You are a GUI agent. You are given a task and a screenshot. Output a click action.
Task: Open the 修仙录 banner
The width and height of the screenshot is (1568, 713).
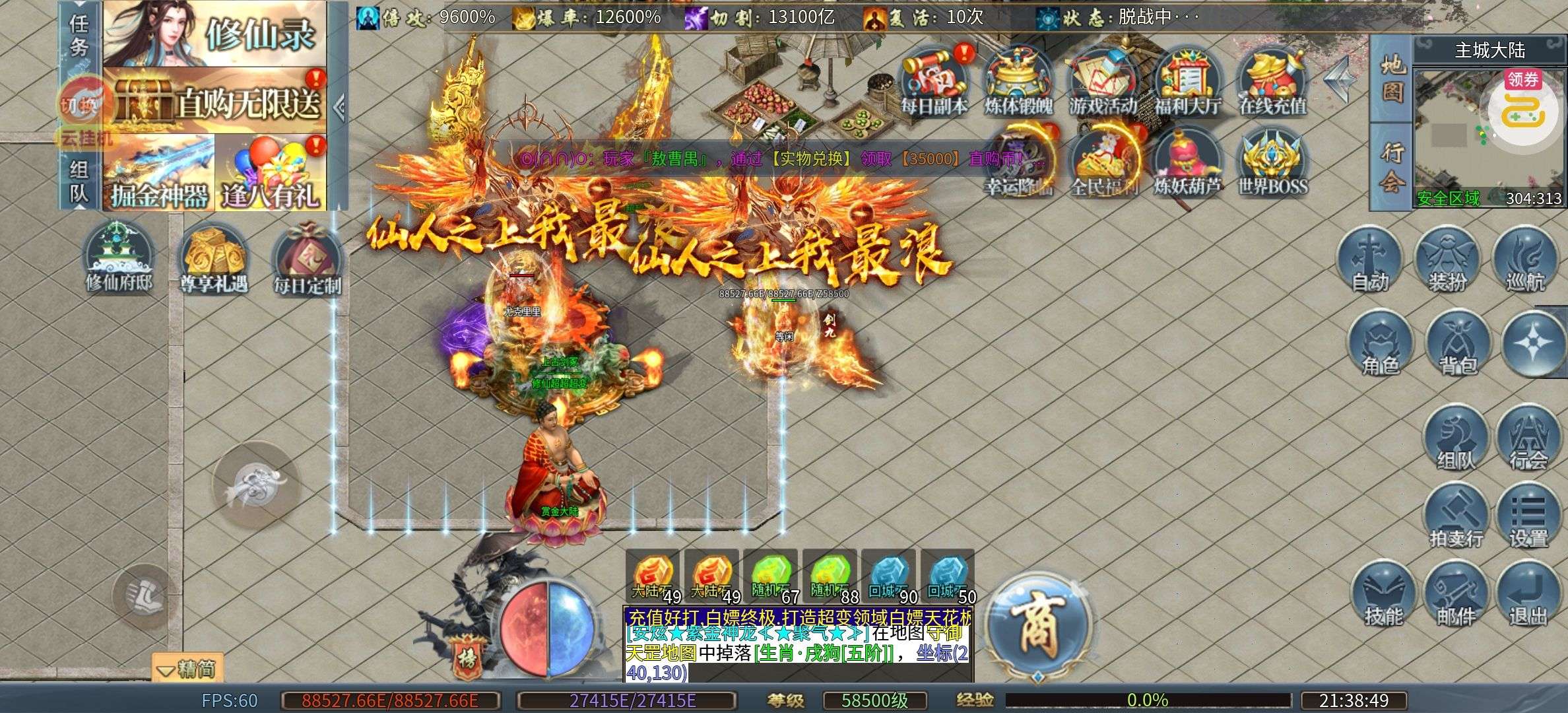pyautogui.click(x=215, y=33)
